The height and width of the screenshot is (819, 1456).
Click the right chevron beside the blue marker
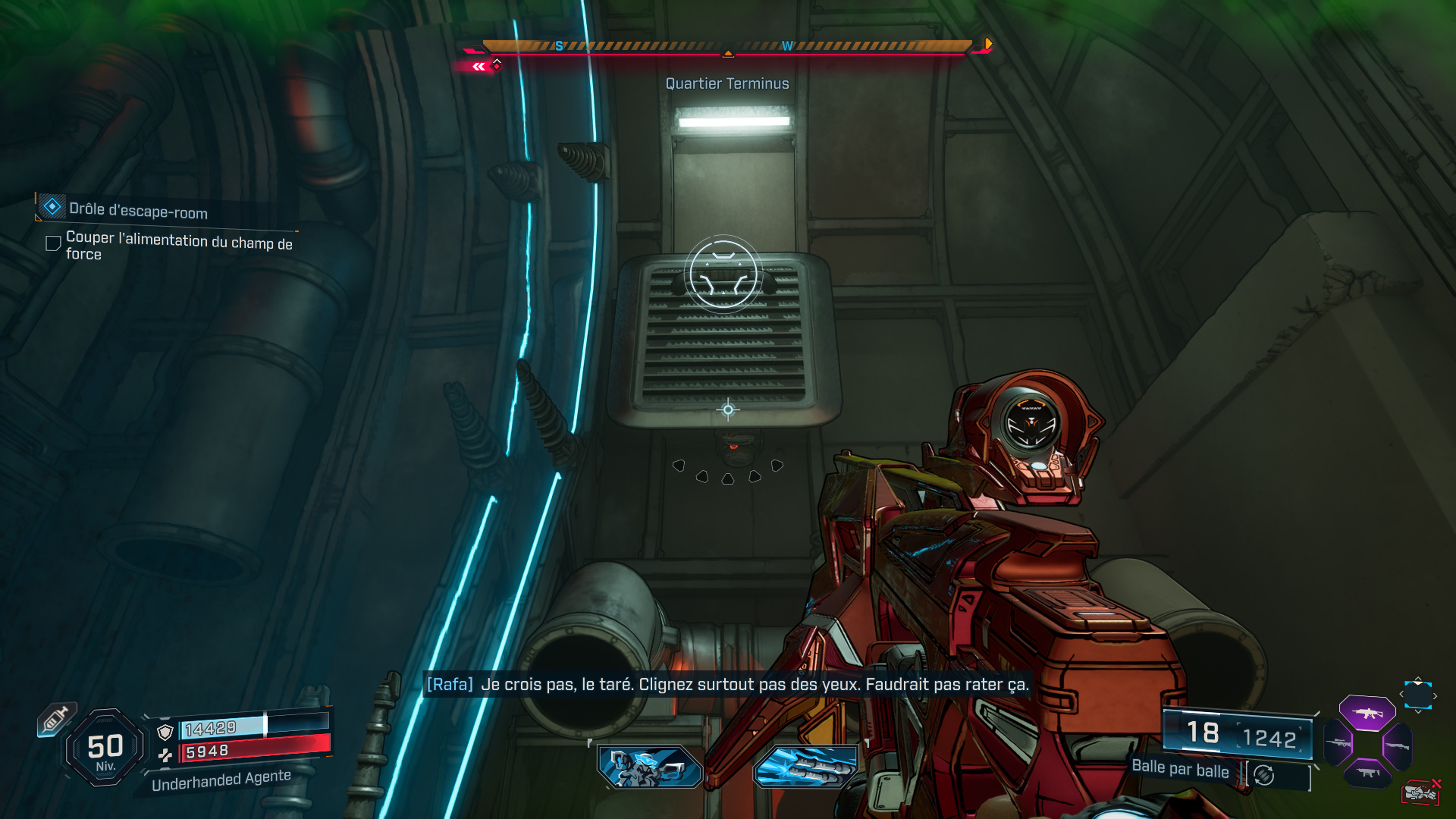pyautogui.click(x=1436, y=696)
